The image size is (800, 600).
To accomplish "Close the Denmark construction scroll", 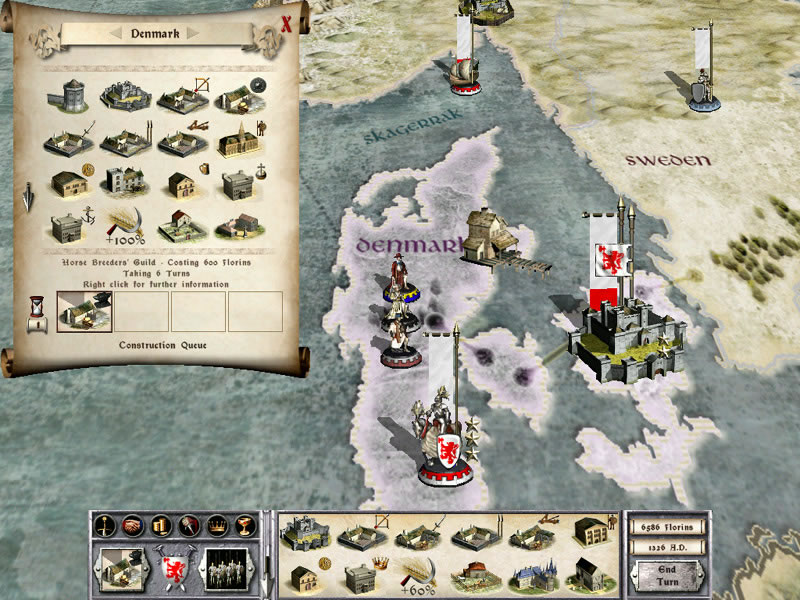I will tap(286, 24).
